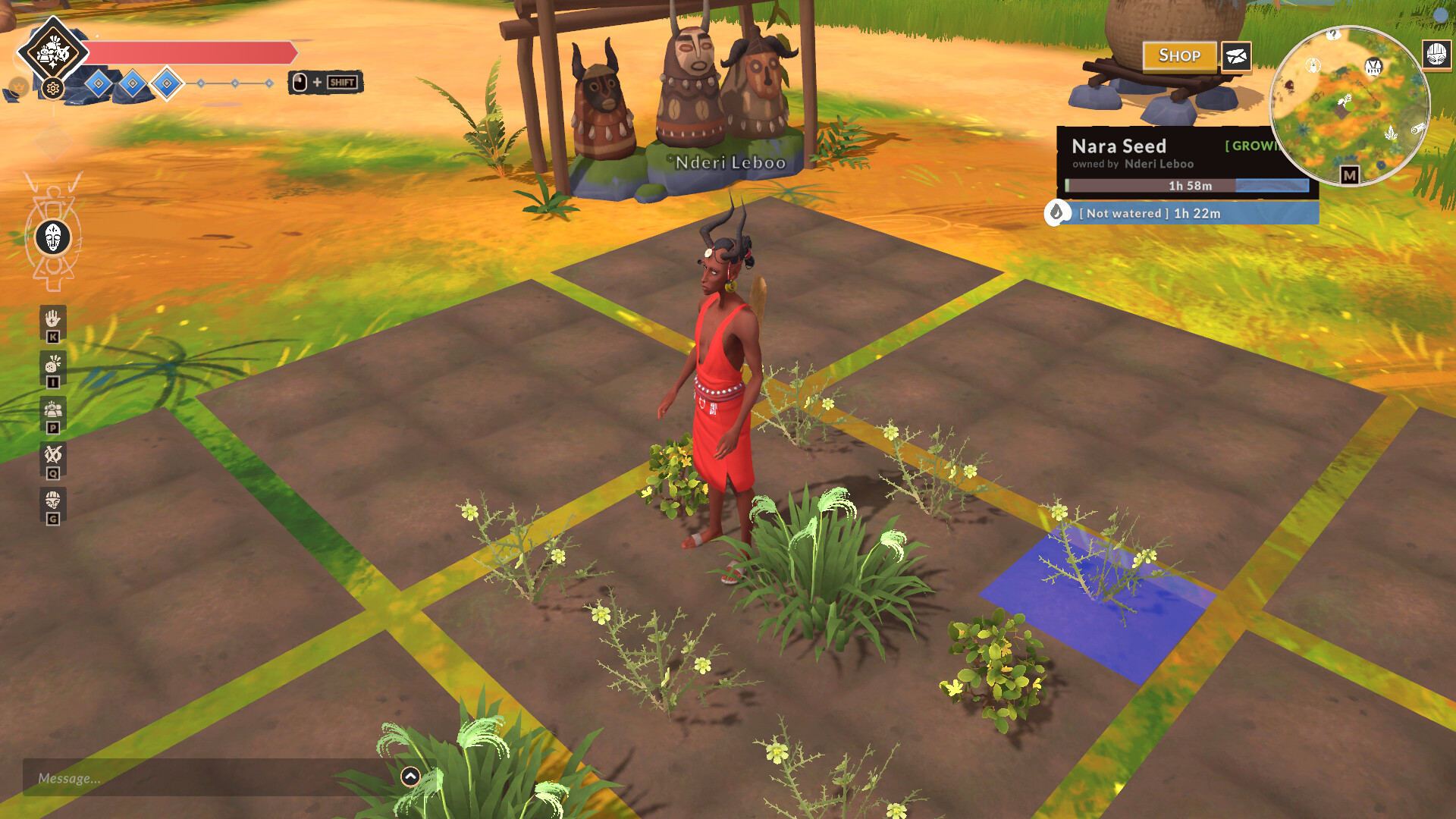Open the Shop
The height and width of the screenshot is (819, 1456).
(1180, 55)
